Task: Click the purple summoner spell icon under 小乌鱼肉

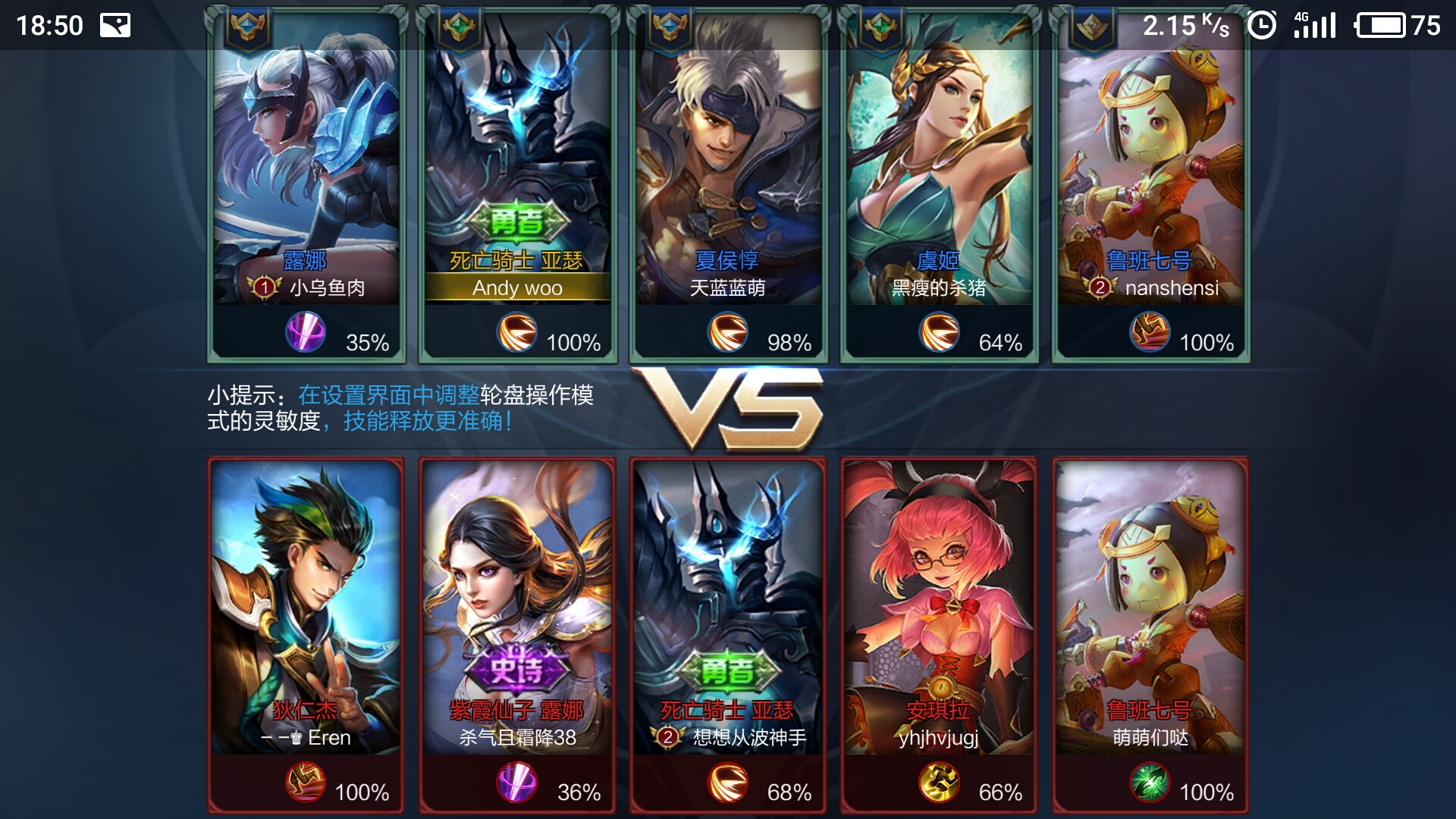Action: pyautogui.click(x=306, y=333)
